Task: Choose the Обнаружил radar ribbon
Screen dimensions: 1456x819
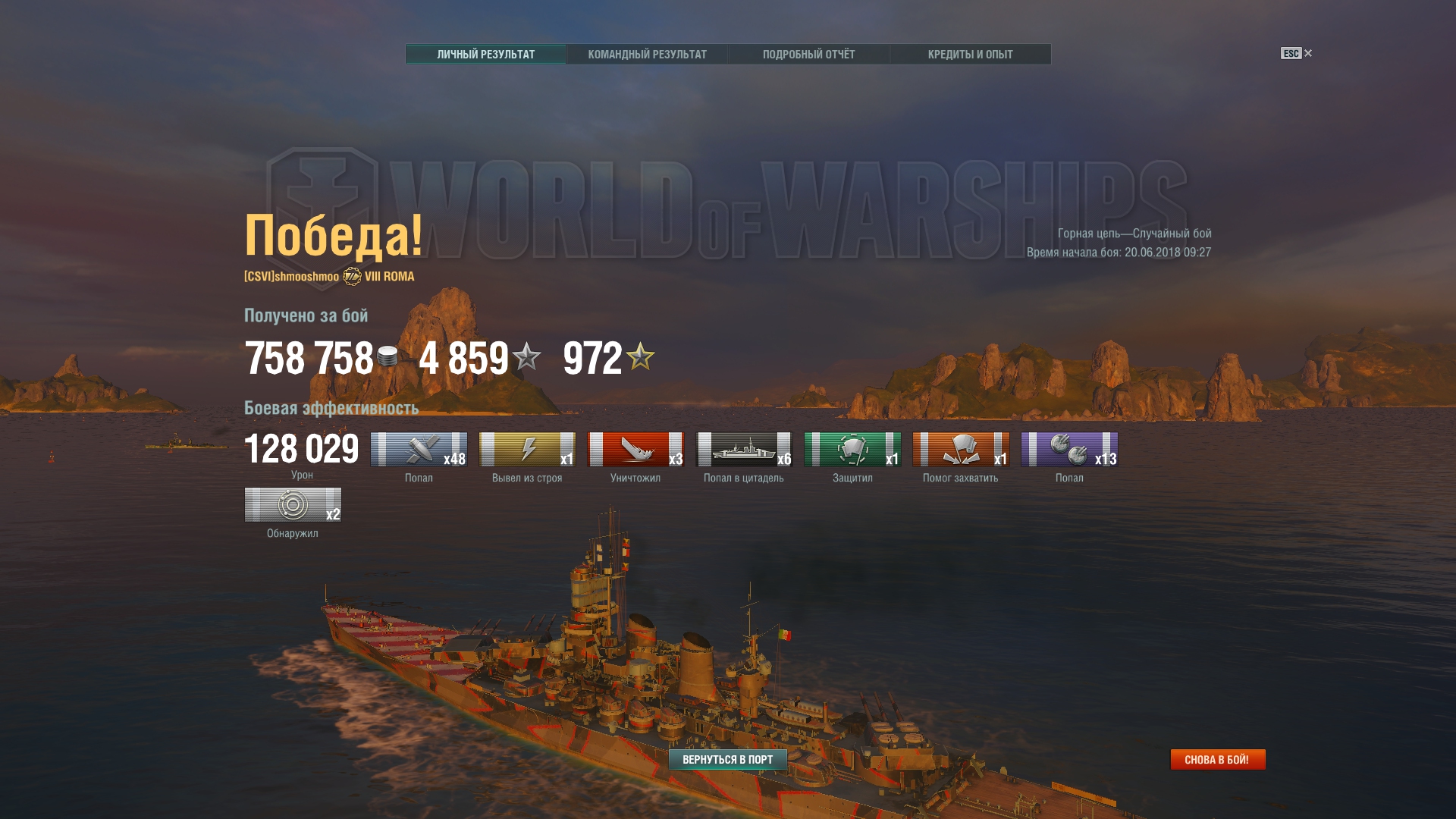Action: pos(293,505)
